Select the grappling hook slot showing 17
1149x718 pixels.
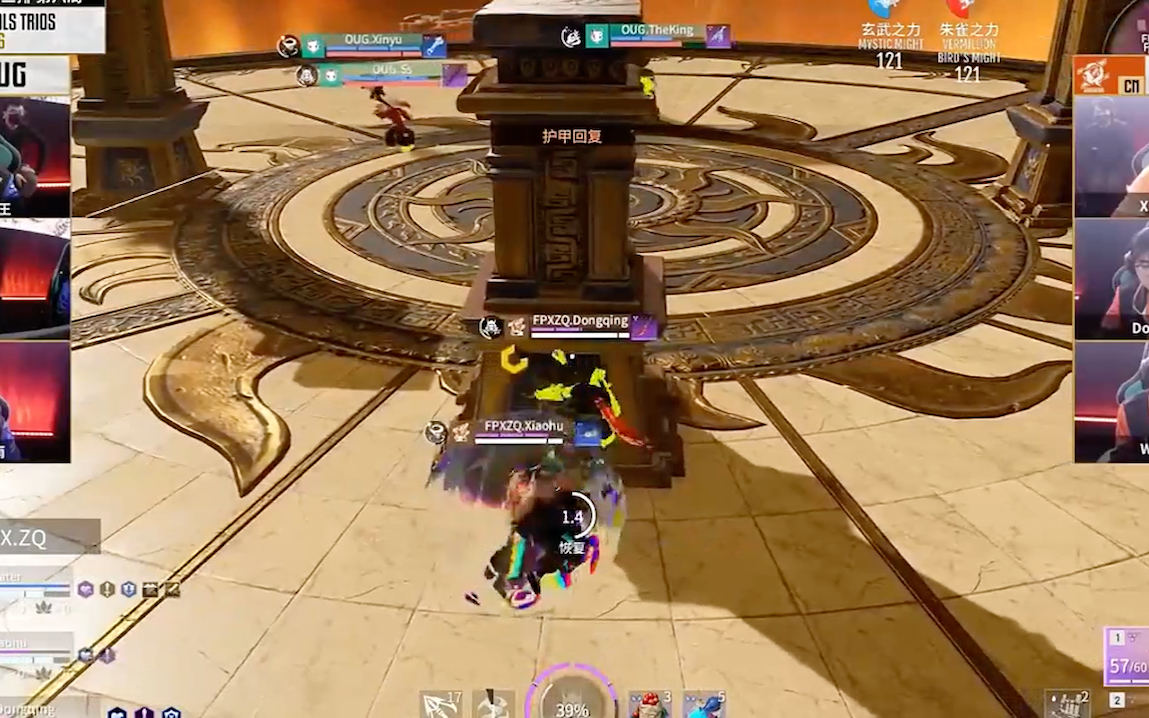pos(440,704)
